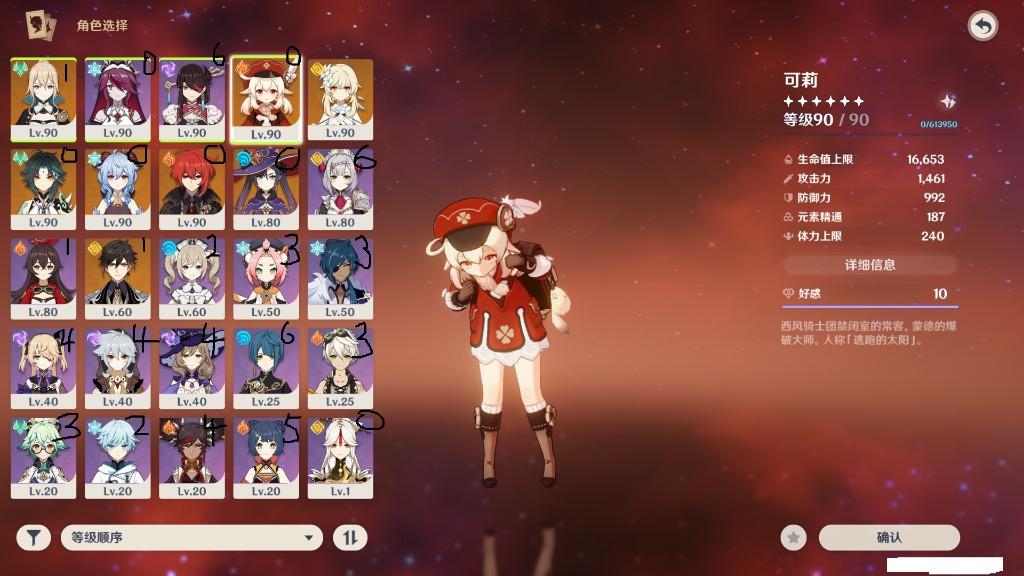Click the star favorite button beside 确认

[x=794, y=538]
